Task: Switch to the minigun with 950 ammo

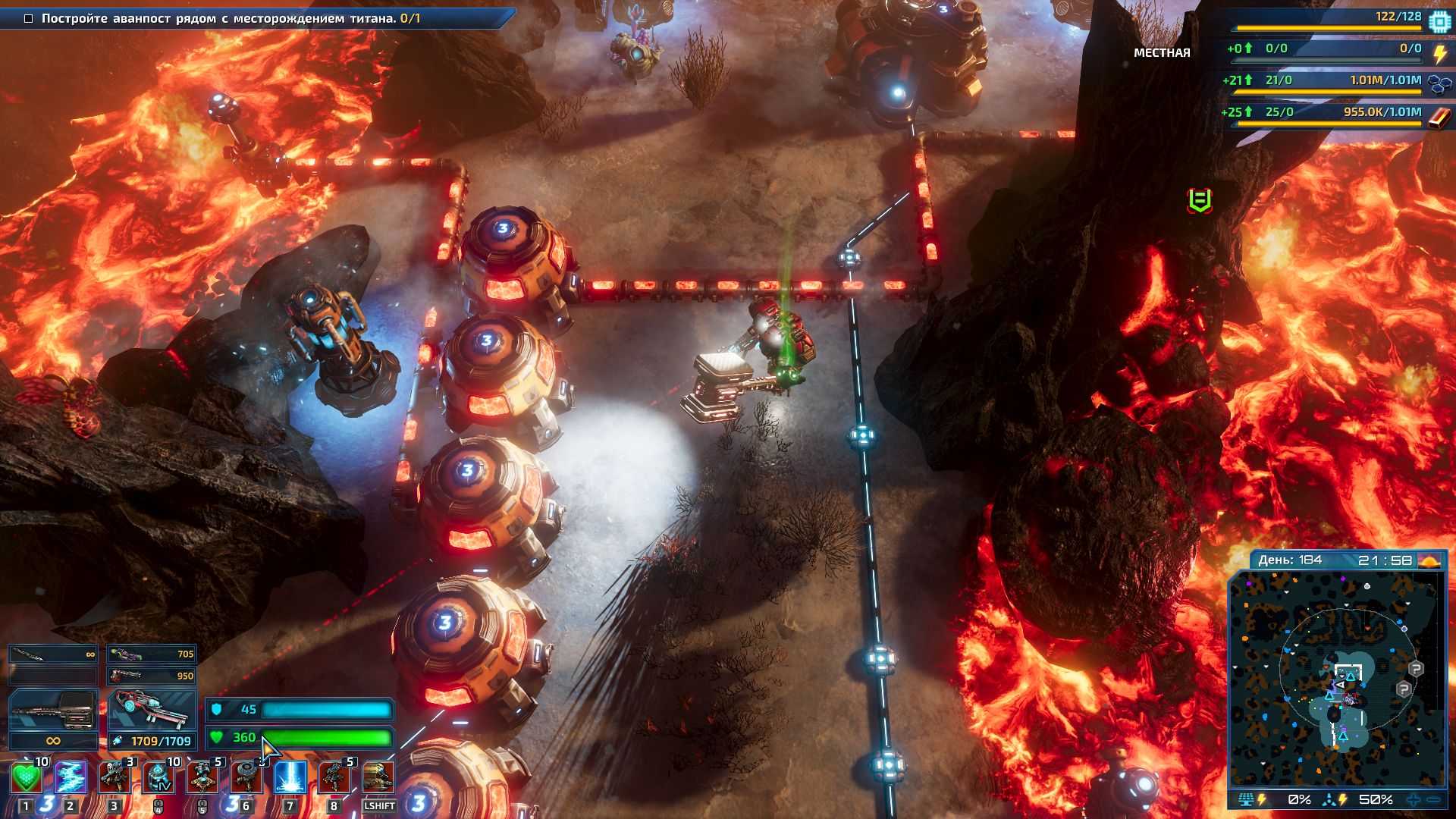Action: [152, 675]
